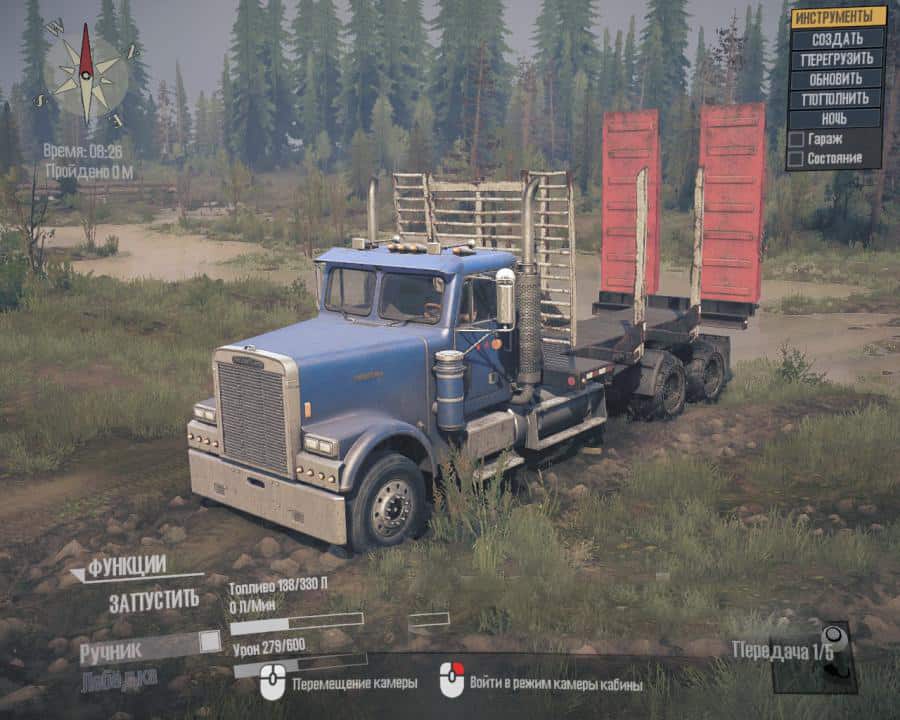Select the Обновить button
The height and width of the screenshot is (720, 900).
coord(837,78)
